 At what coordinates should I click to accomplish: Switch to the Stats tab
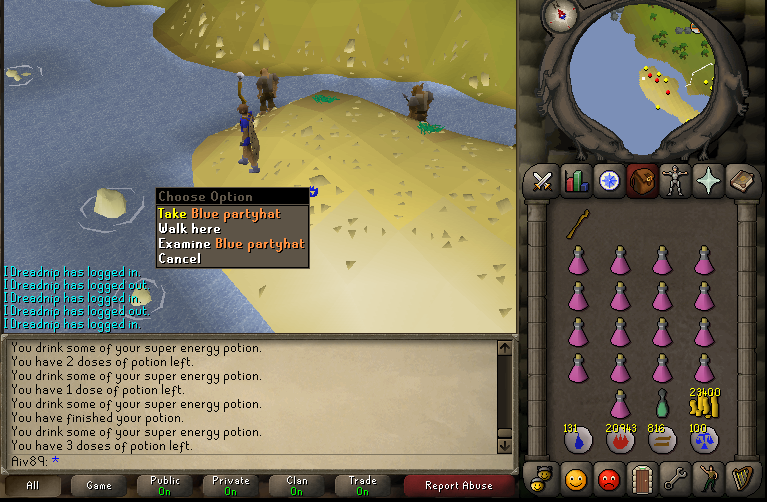coord(576,181)
